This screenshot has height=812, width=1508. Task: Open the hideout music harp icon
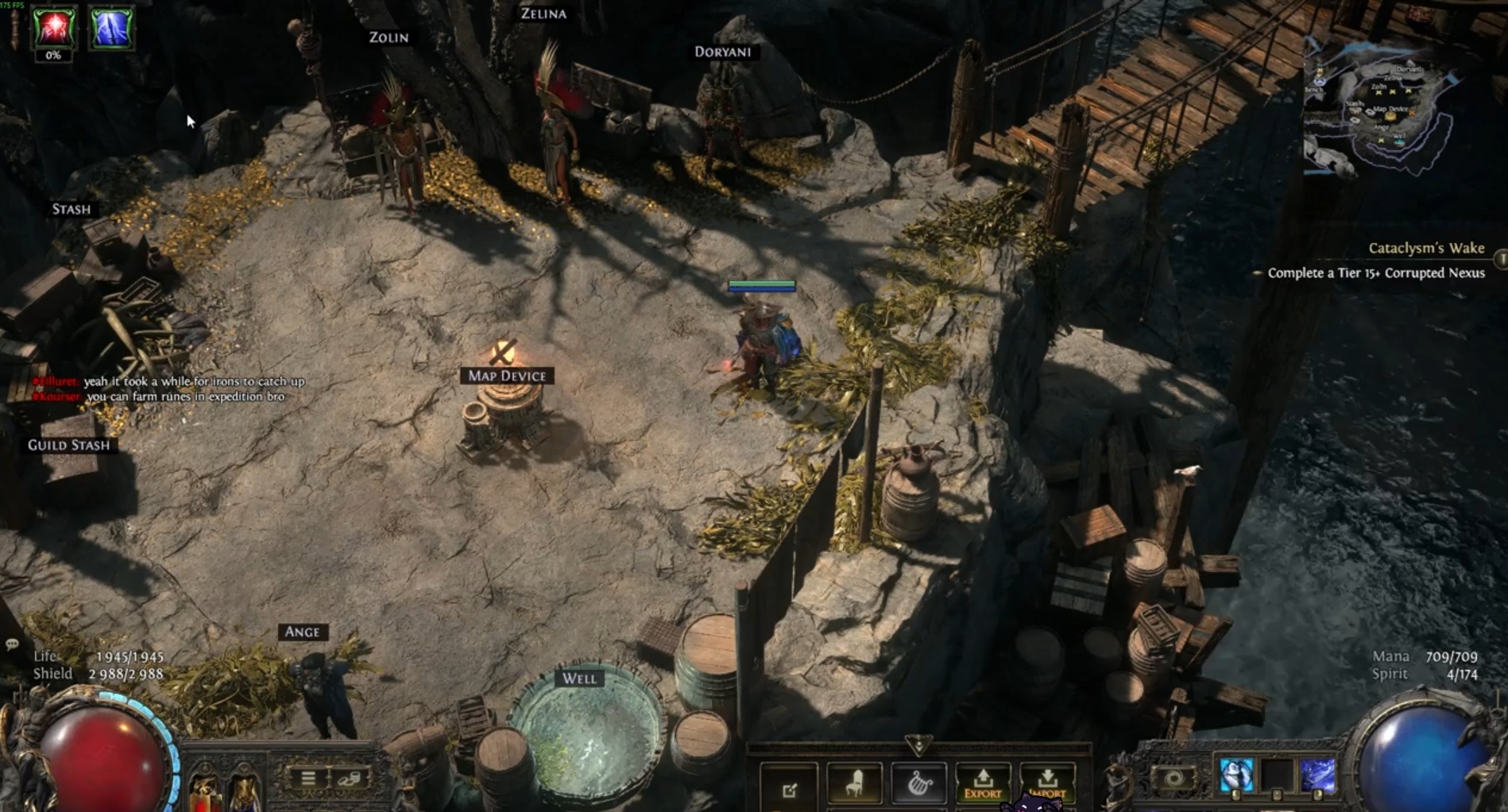(x=920, y=784)
